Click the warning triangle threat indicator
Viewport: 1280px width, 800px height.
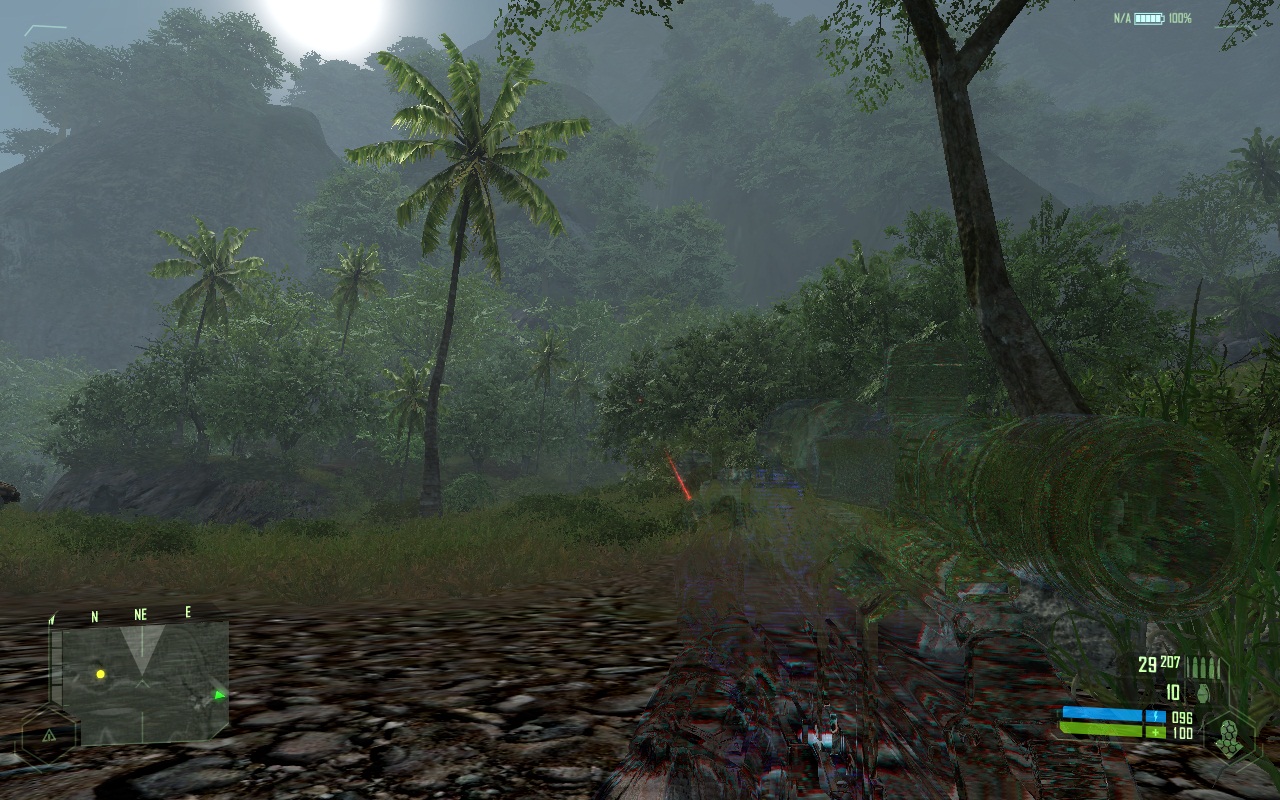click(47, 734)
